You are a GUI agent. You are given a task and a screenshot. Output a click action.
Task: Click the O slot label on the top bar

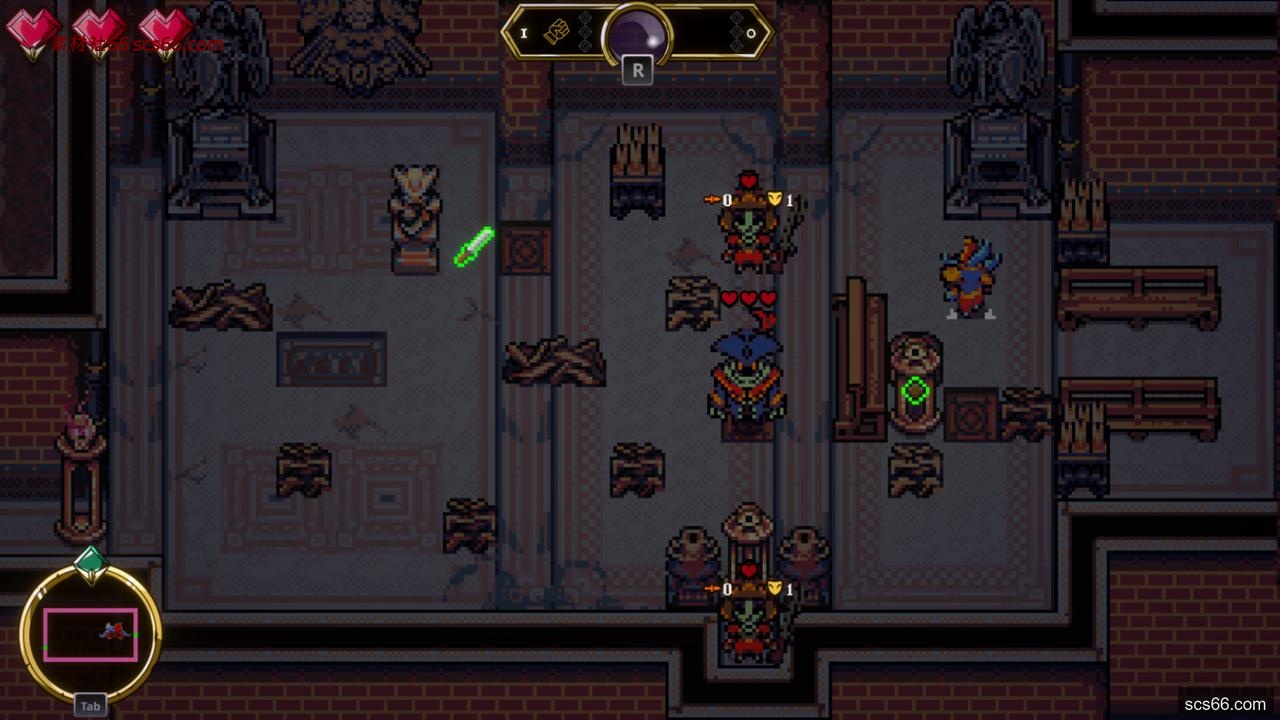[752, 34]
